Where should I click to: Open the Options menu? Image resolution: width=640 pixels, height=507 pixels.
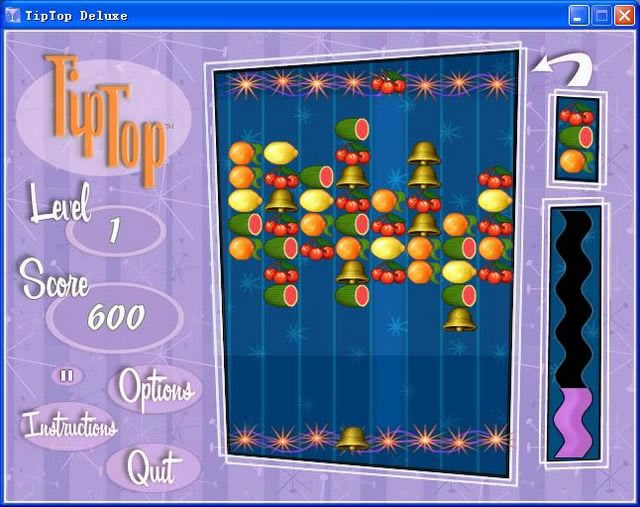[x=155, y=388]
